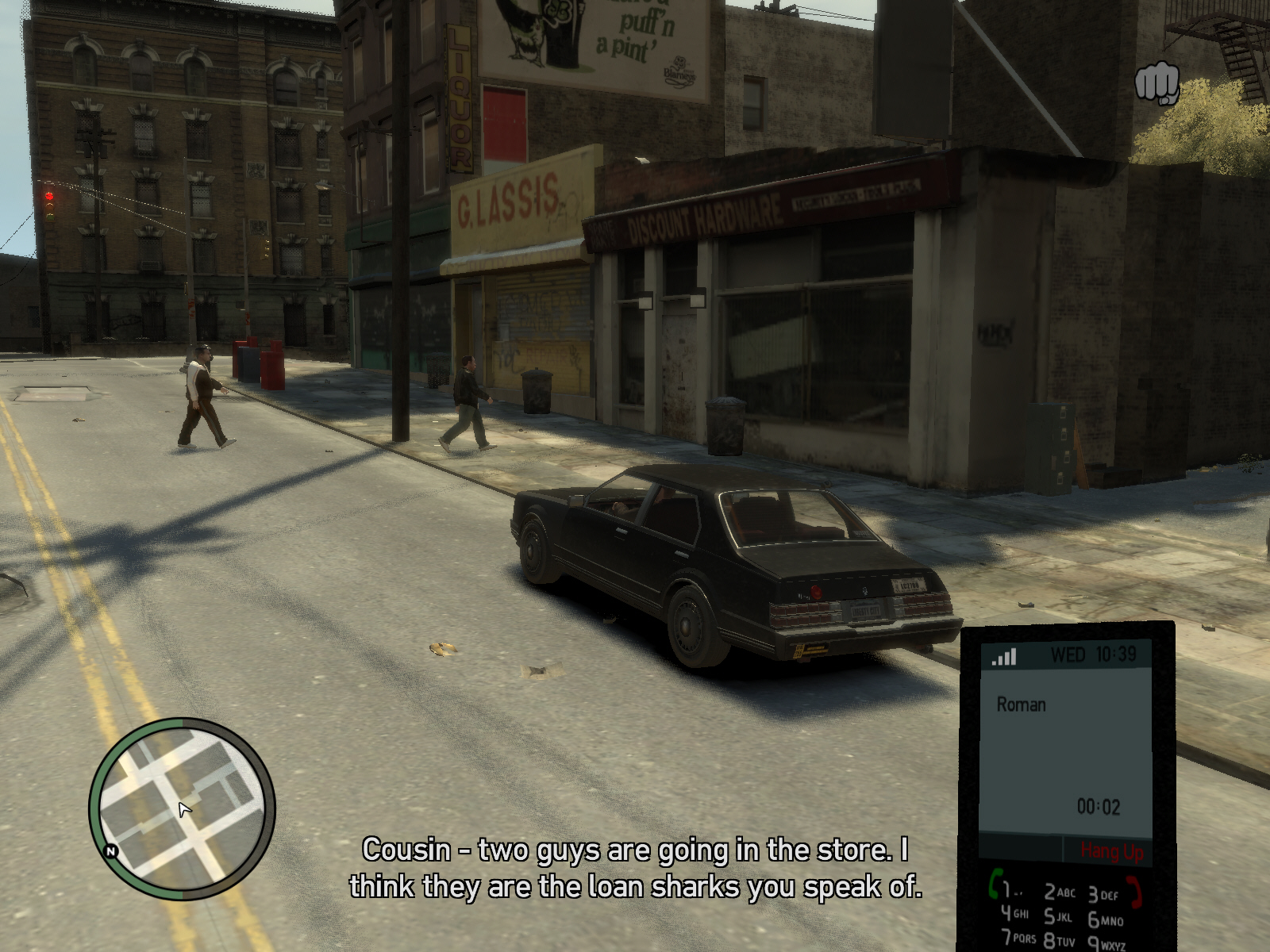Dial the 2 ABC key on the phone

pyautogui.click(x=1059, y=892)
